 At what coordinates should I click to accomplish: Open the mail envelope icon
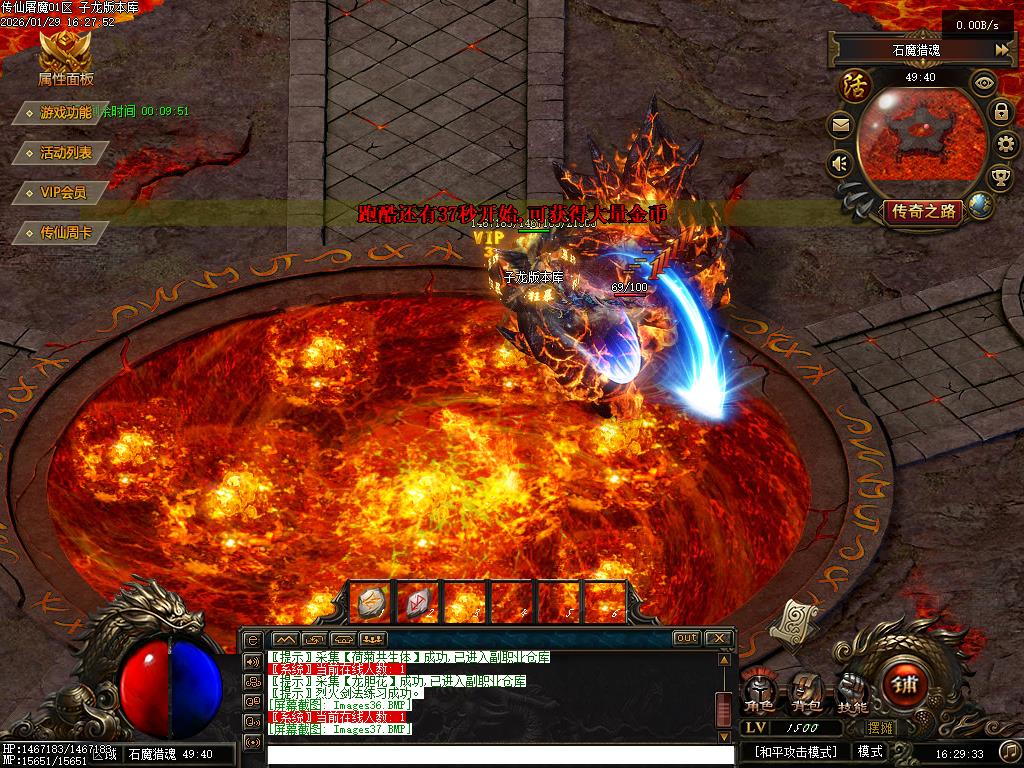pos(840,126)
